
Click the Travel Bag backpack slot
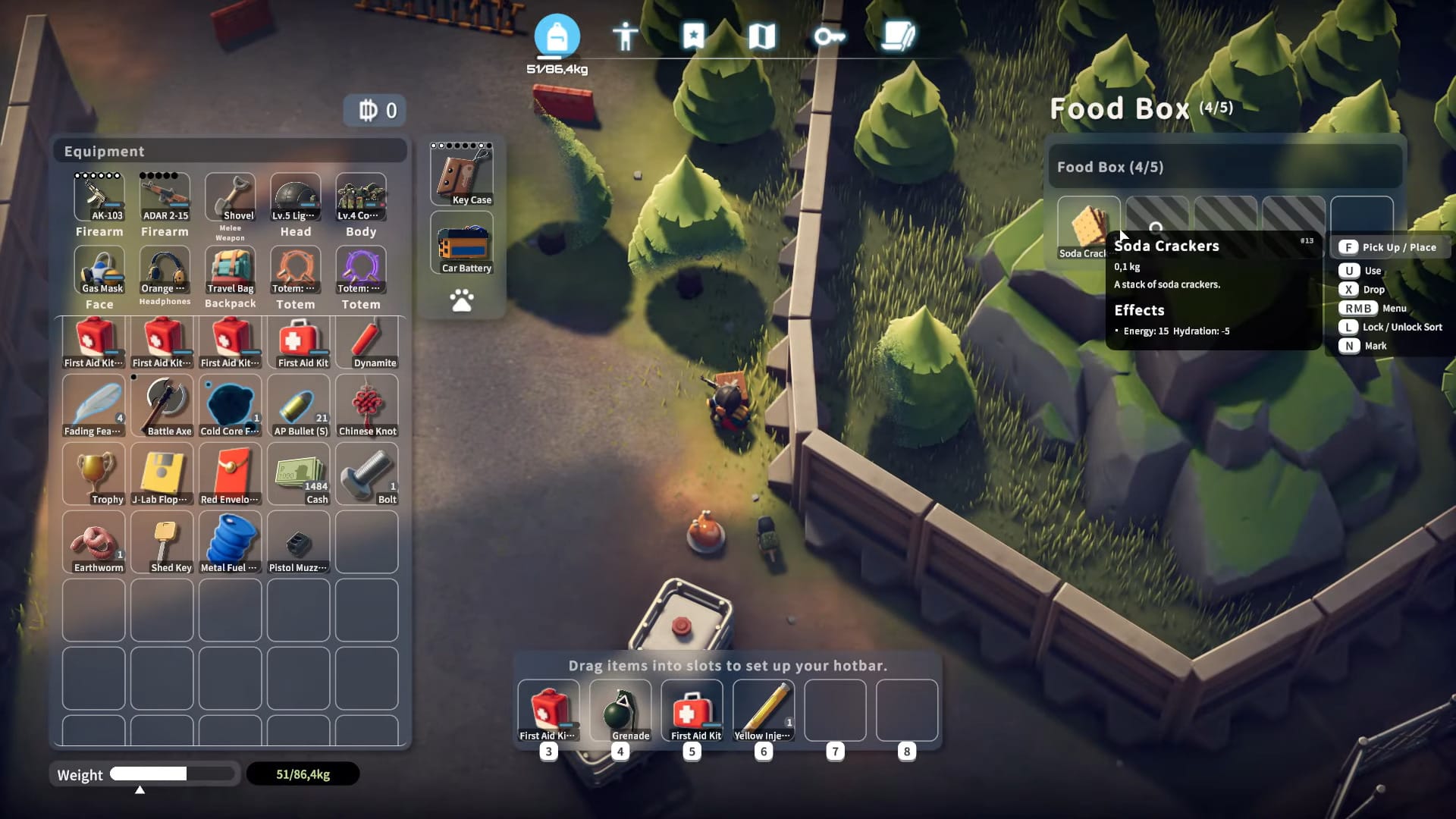[x=230, y=271]
